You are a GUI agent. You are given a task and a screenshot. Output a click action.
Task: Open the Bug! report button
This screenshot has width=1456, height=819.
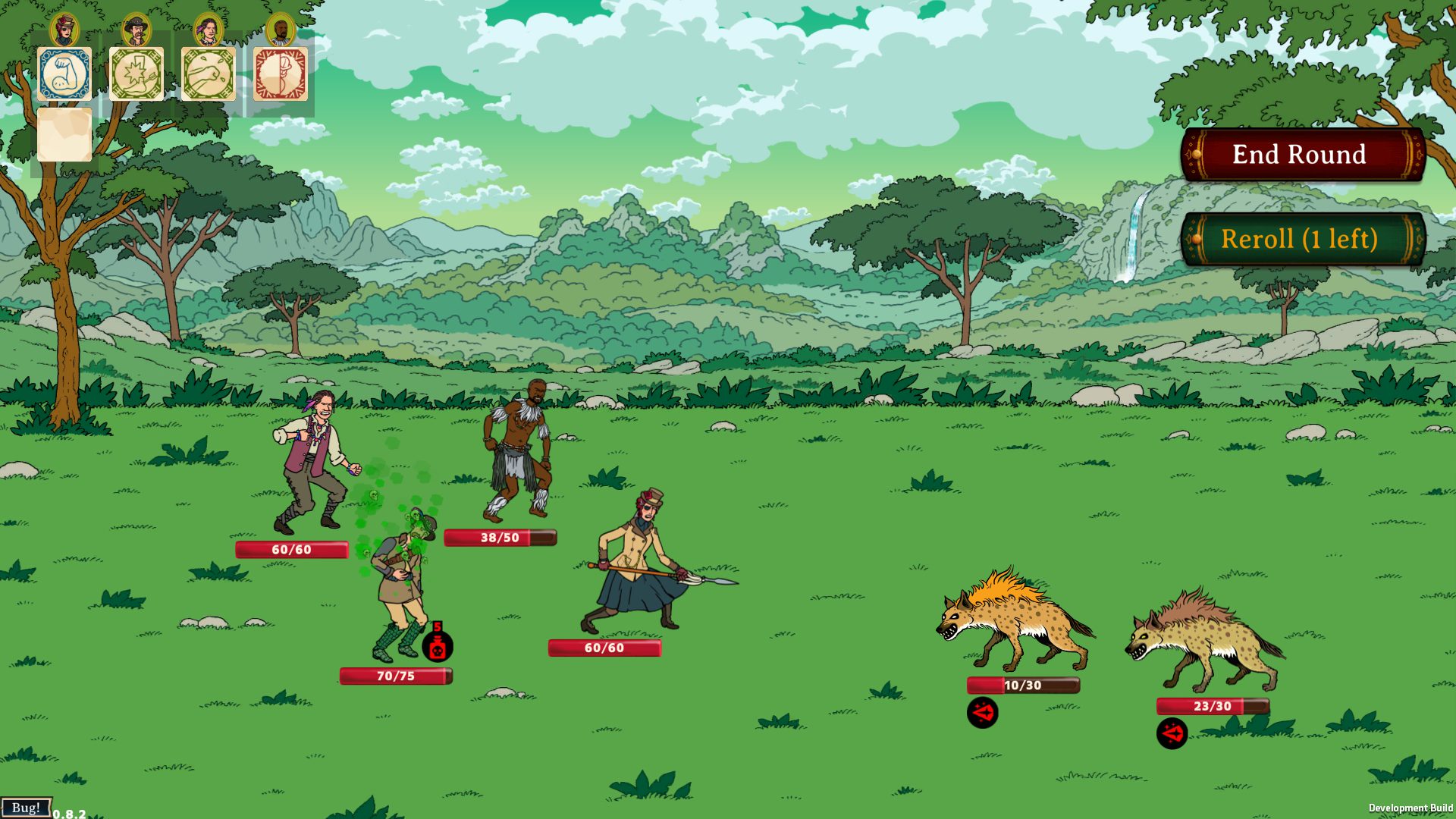[26, 808]
